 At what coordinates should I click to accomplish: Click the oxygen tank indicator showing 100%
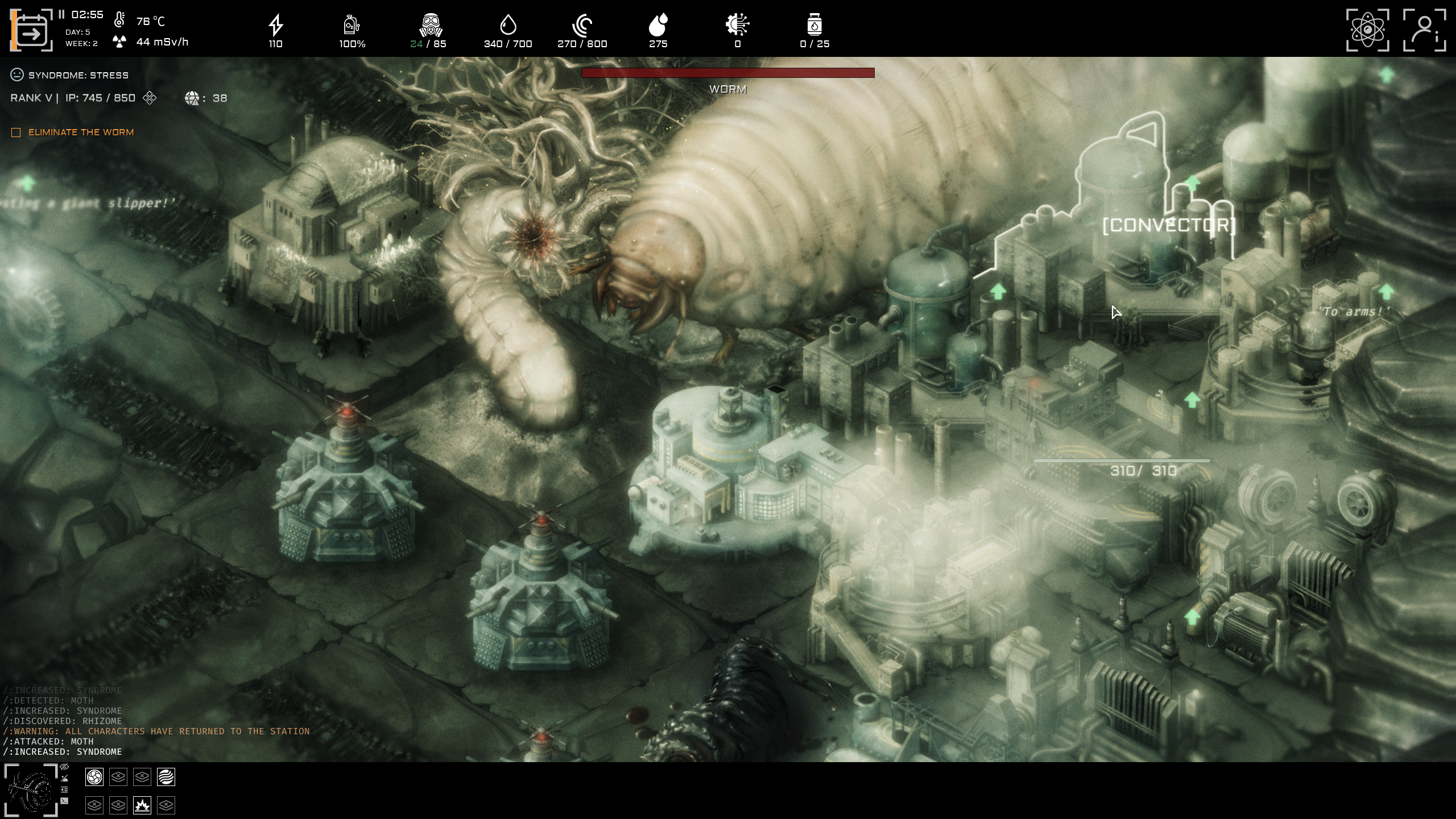351,26
